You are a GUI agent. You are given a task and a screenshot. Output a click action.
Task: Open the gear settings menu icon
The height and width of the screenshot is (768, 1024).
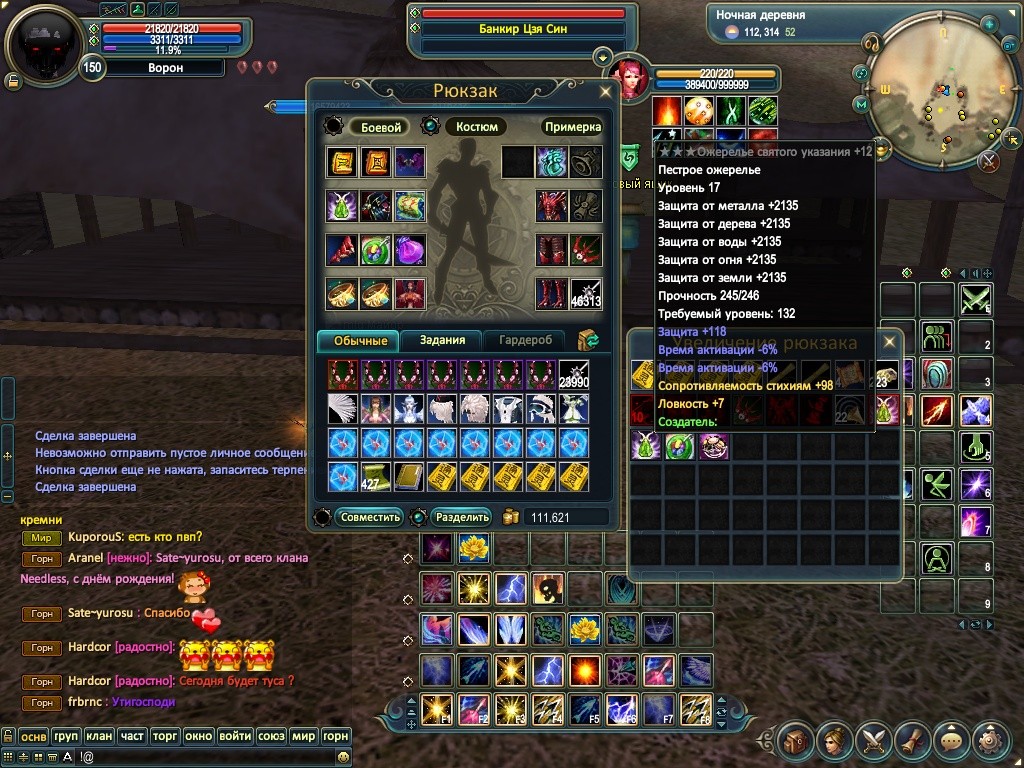pyautogui.click(x=992, y=741)
